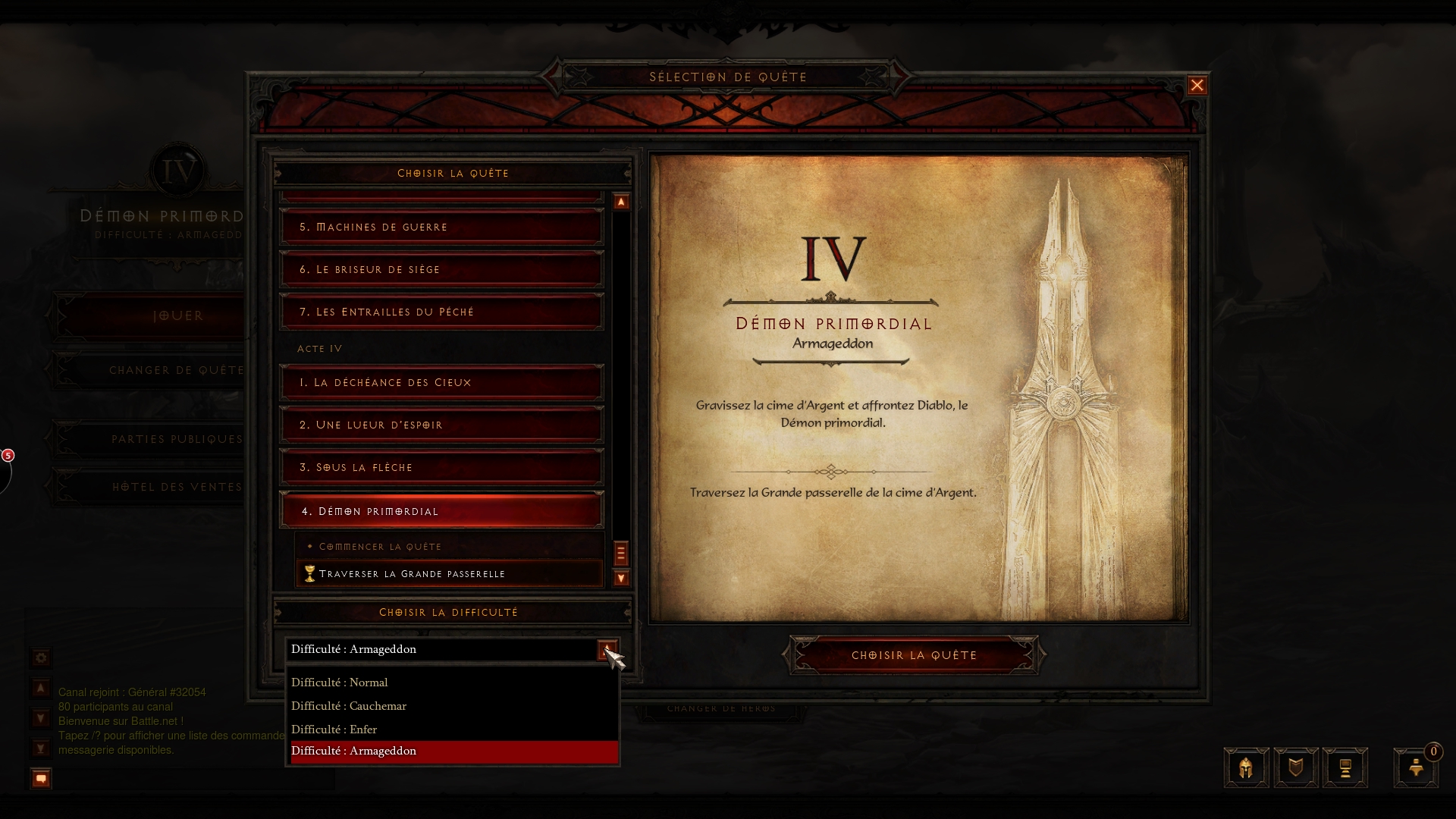Click the quest list scroll-down arrow

[x=621, y=579]
